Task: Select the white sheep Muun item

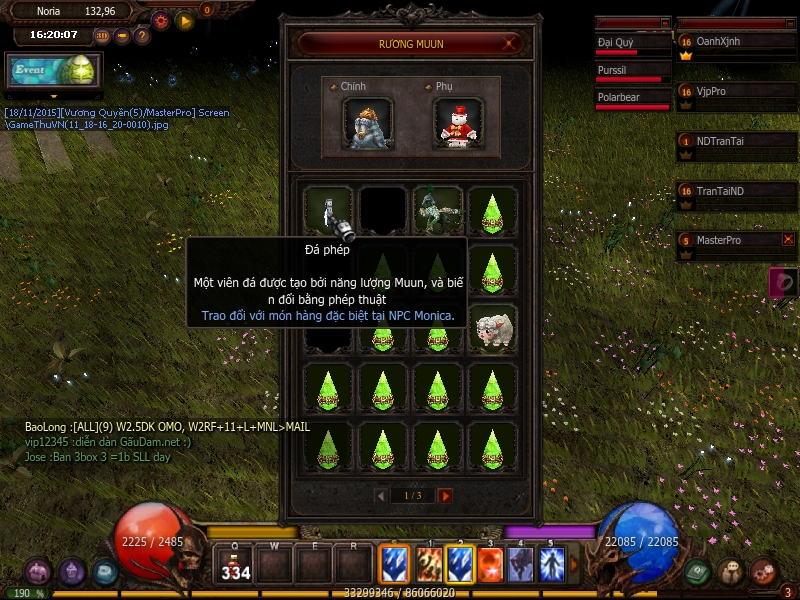Action: pyautogui.click(x=493, y=328)
